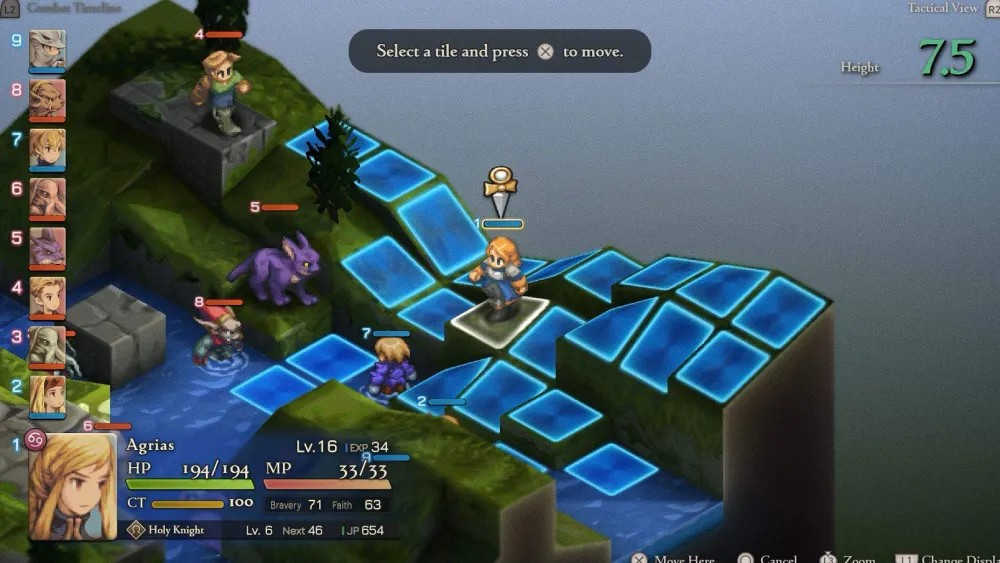Select the purple panther portrait in the timeline
Screen dimensions: 1000x563
(47, 246)
